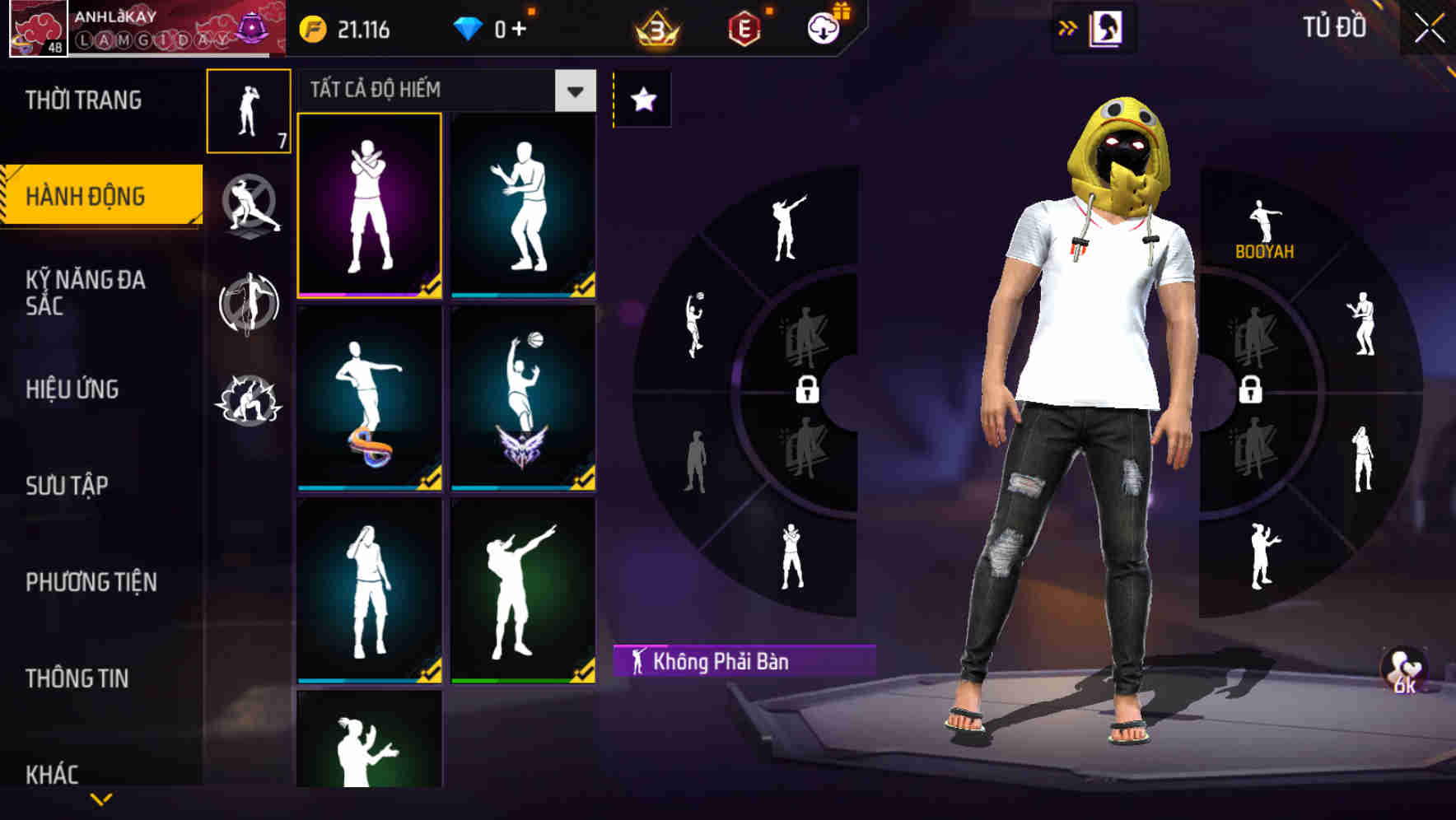The width and height of the screenshot is (1456, 820).
Task: Open the character card icon near TỦ ĐỒ
Action: [1104, 27]
